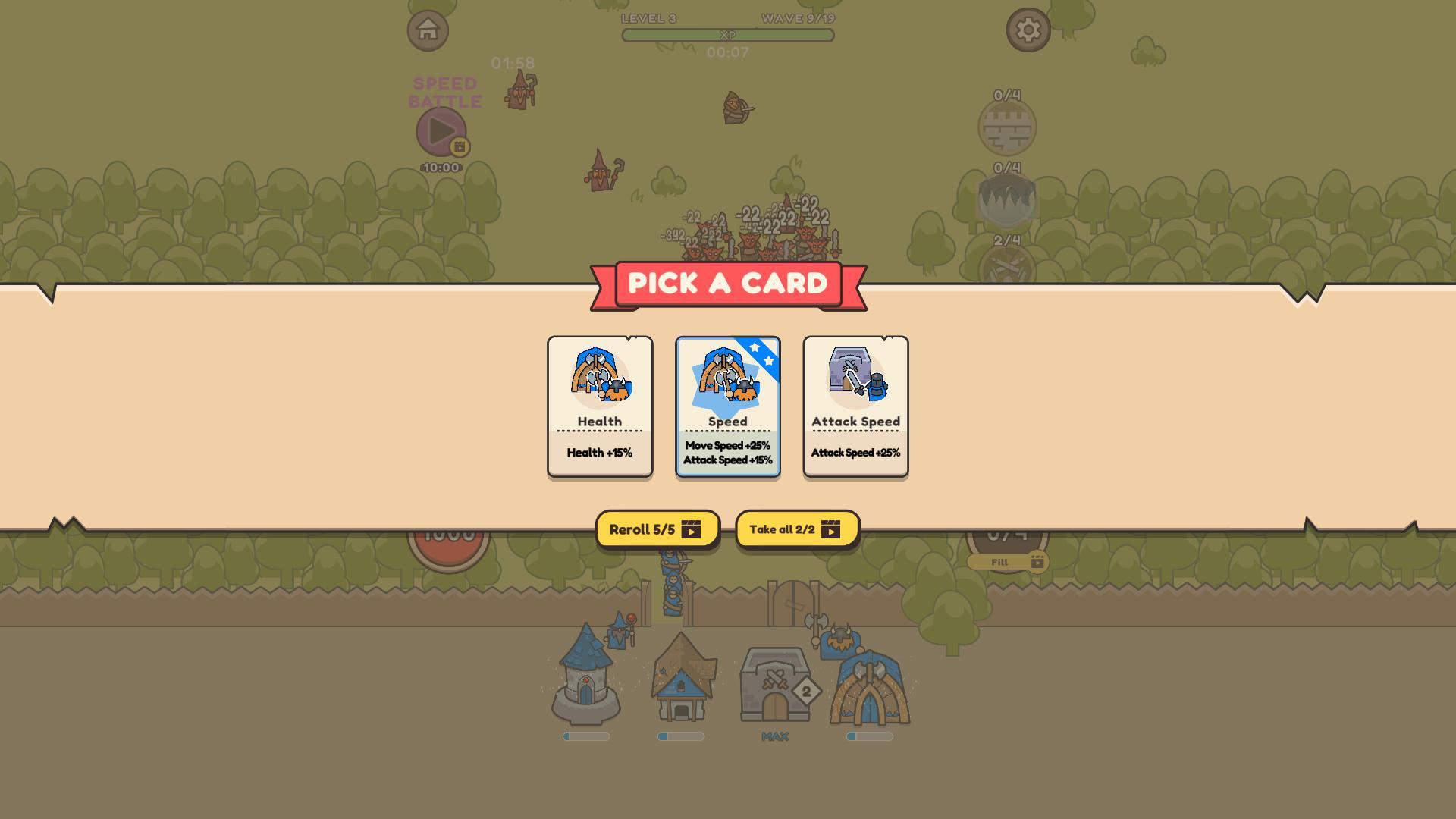
Task: Open the forest spikes upgrade marked 0/4
Action: 1009,199
